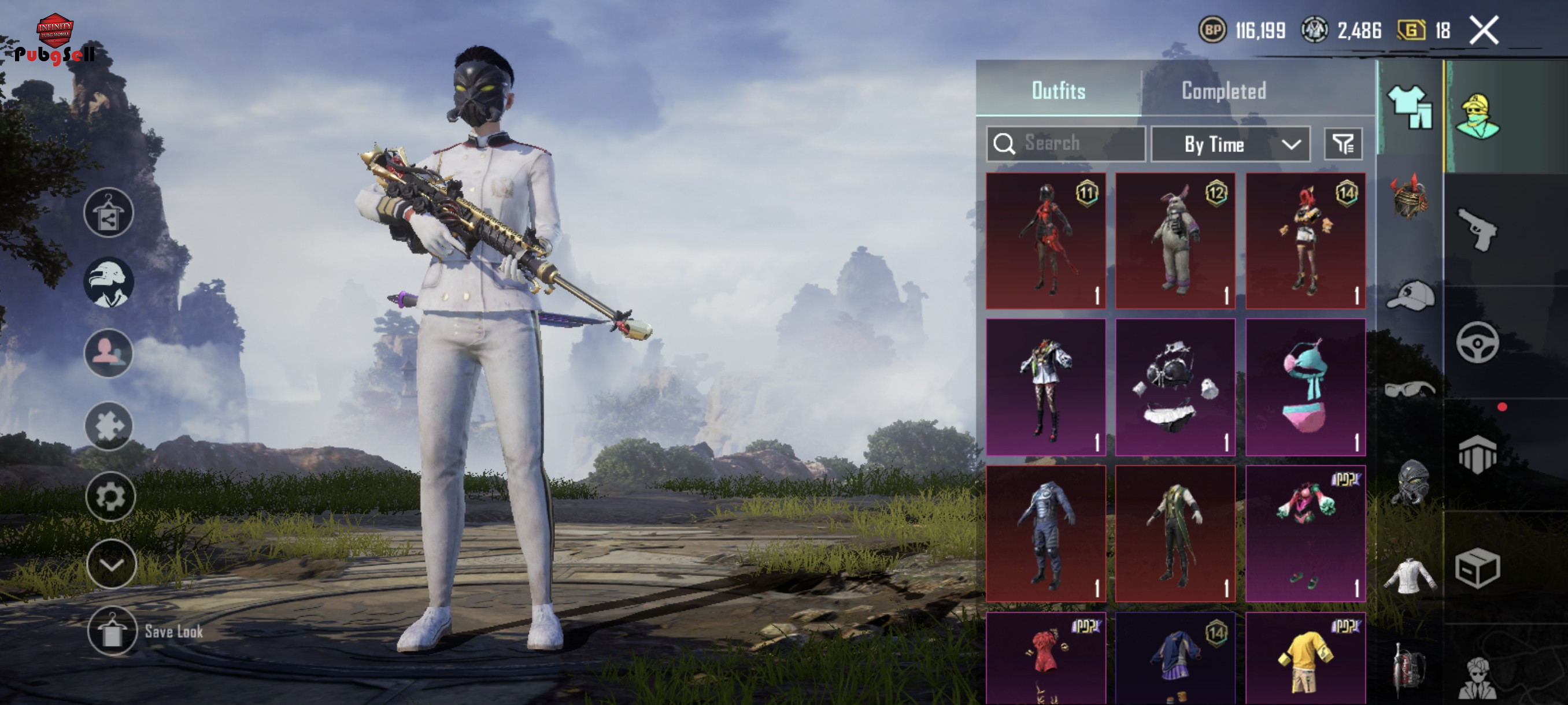The image size is (1568, 705).
Task: Open the share look button
Action: pos(109,212)
